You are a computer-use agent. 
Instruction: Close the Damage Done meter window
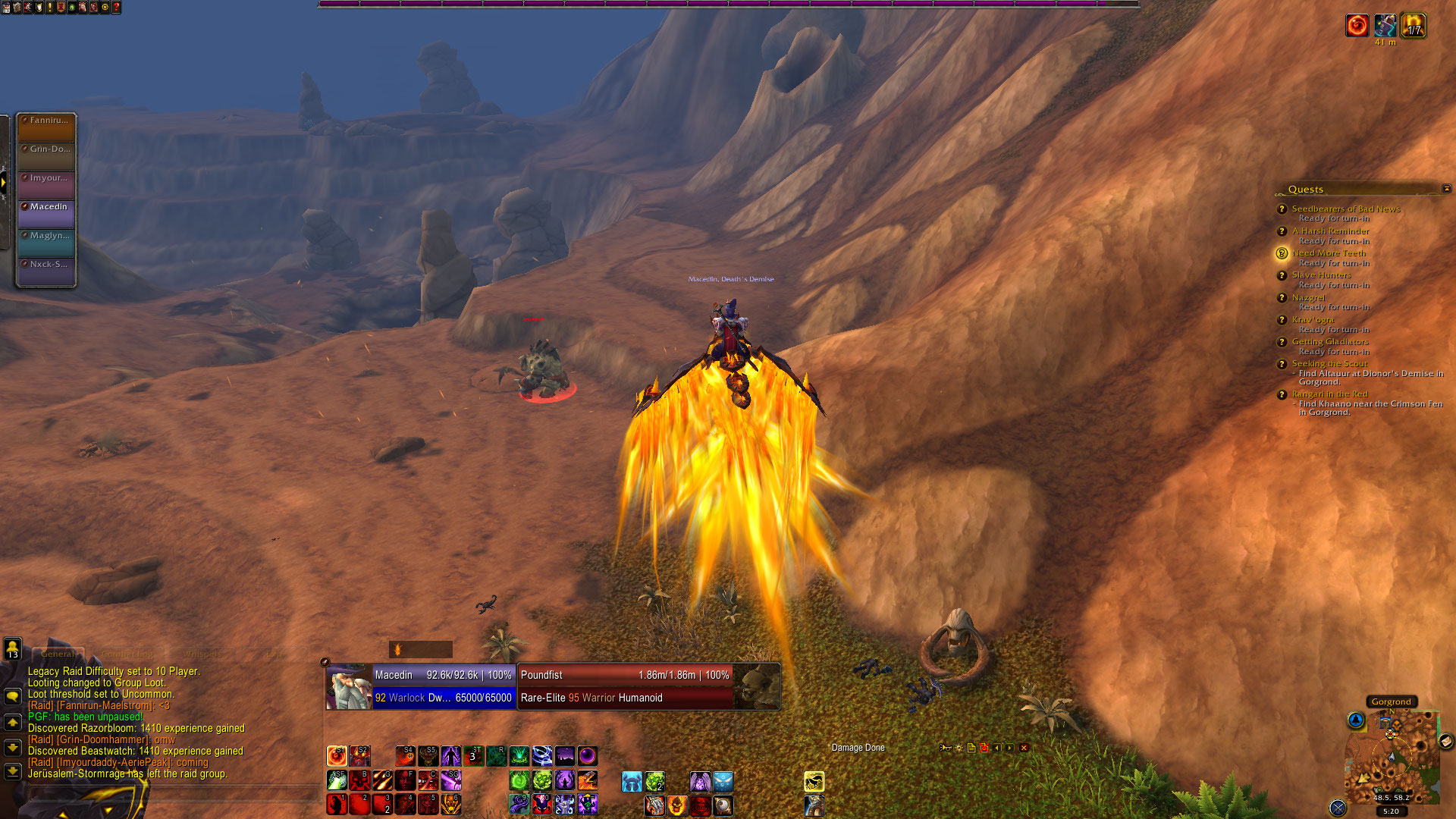click(1024, 748)
